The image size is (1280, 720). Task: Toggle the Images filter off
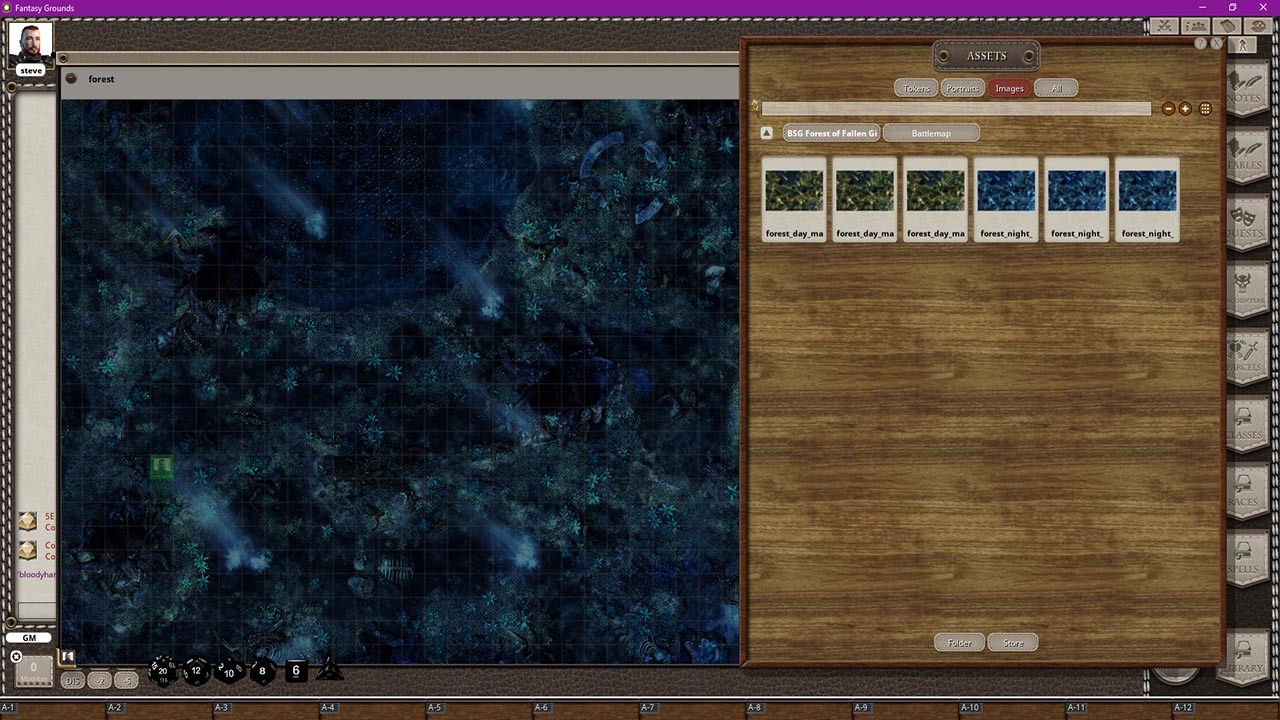(x=1010, y=88)
